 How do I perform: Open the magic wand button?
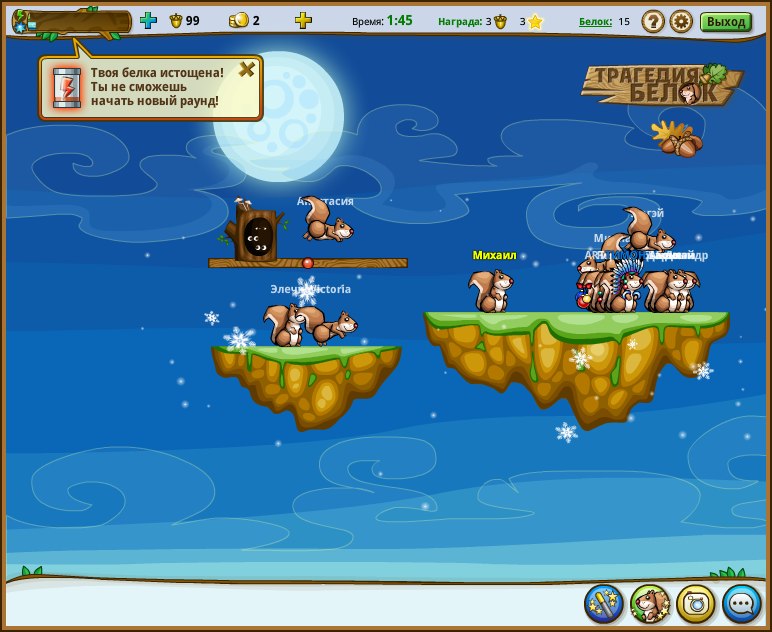[604, 603]
